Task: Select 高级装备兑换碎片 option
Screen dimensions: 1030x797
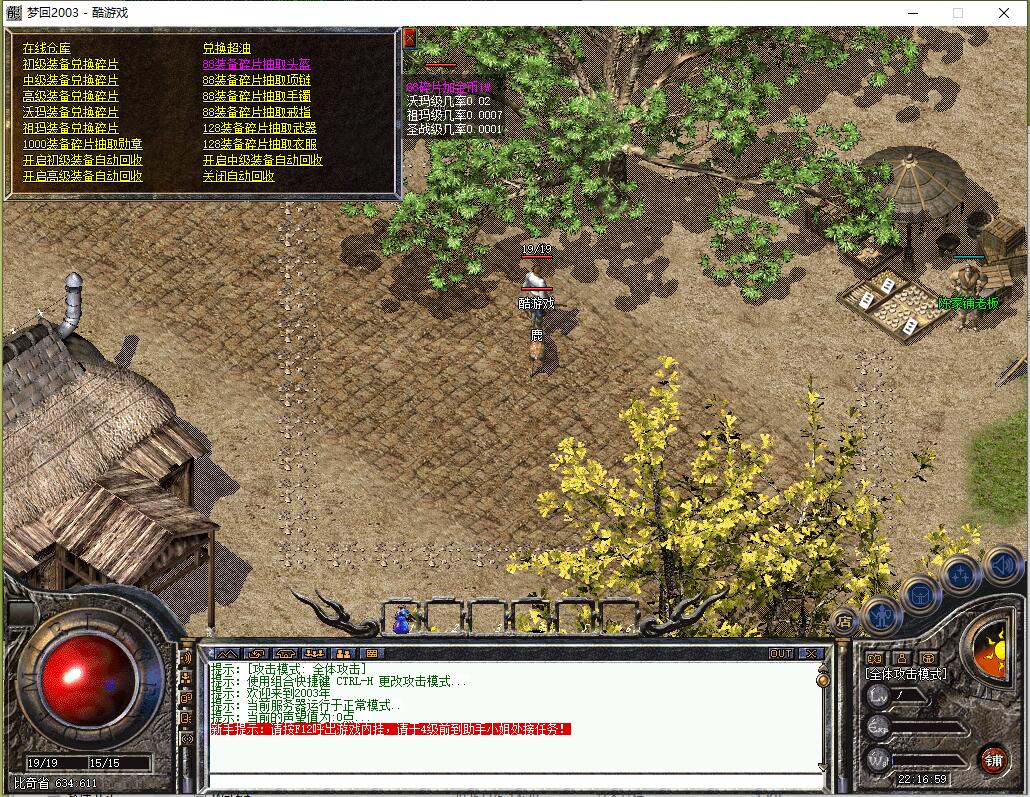Action: click(x=70, y=96)
